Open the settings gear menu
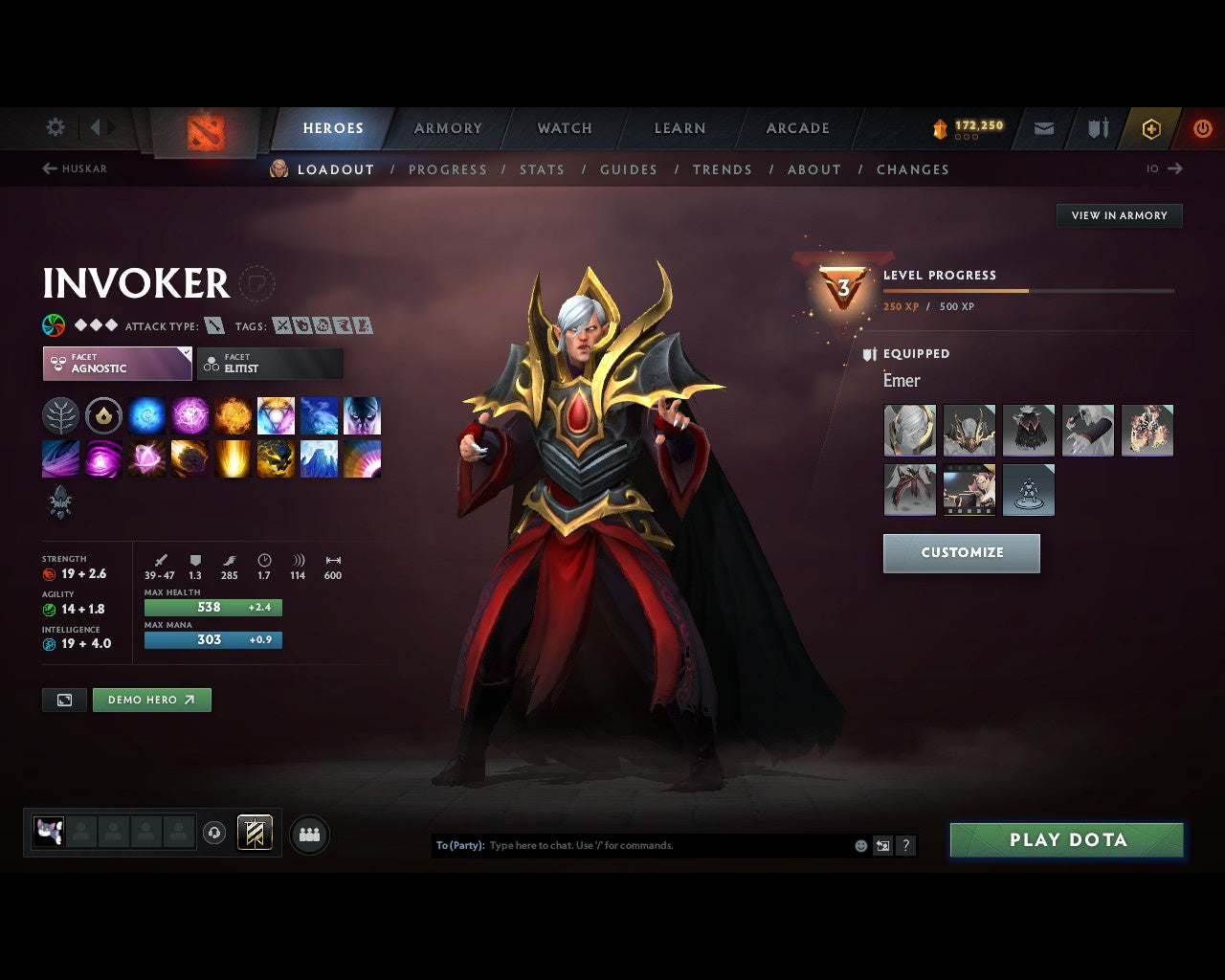 pyautogui.click(x=55, y=126)
